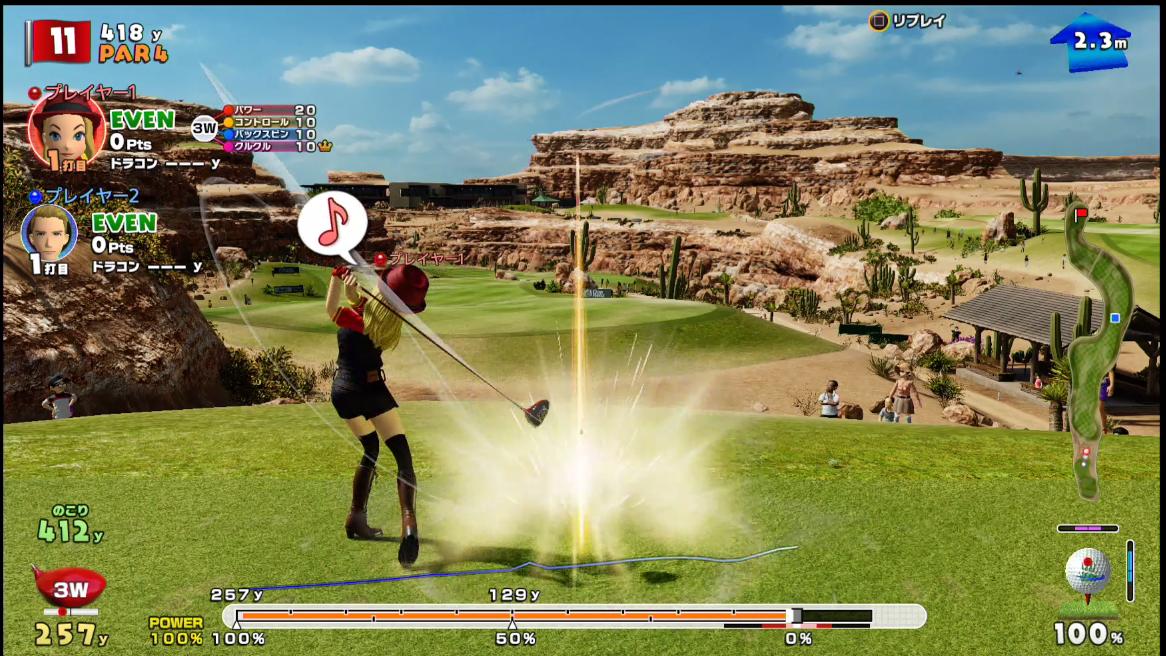1166x656 pixels.
Task: Click the 3W club badge near stats
Action: [204, 127]
